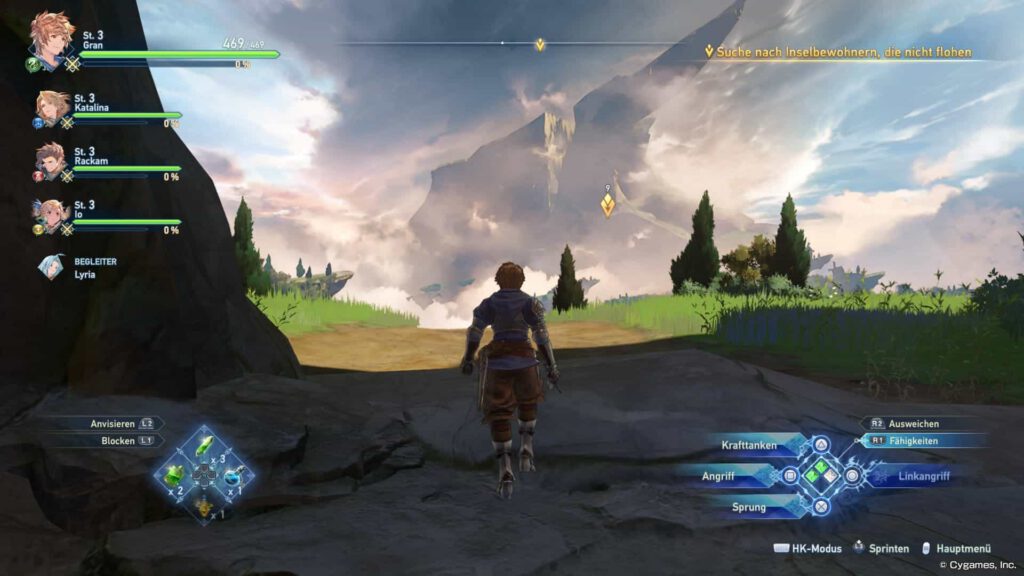Choose Katalina's portrait in the party list
Screen dimensions: 1024x576
pos(52,106)
